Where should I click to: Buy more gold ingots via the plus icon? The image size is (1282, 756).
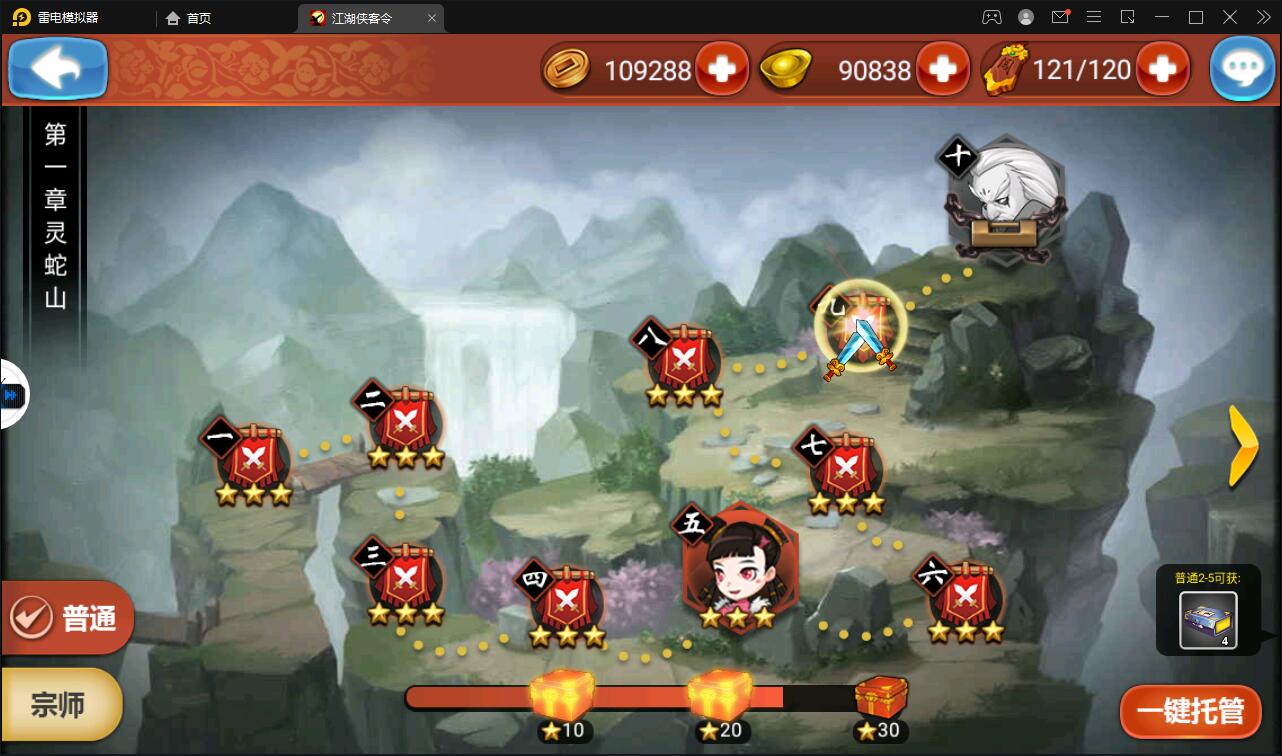pos(941,69)
